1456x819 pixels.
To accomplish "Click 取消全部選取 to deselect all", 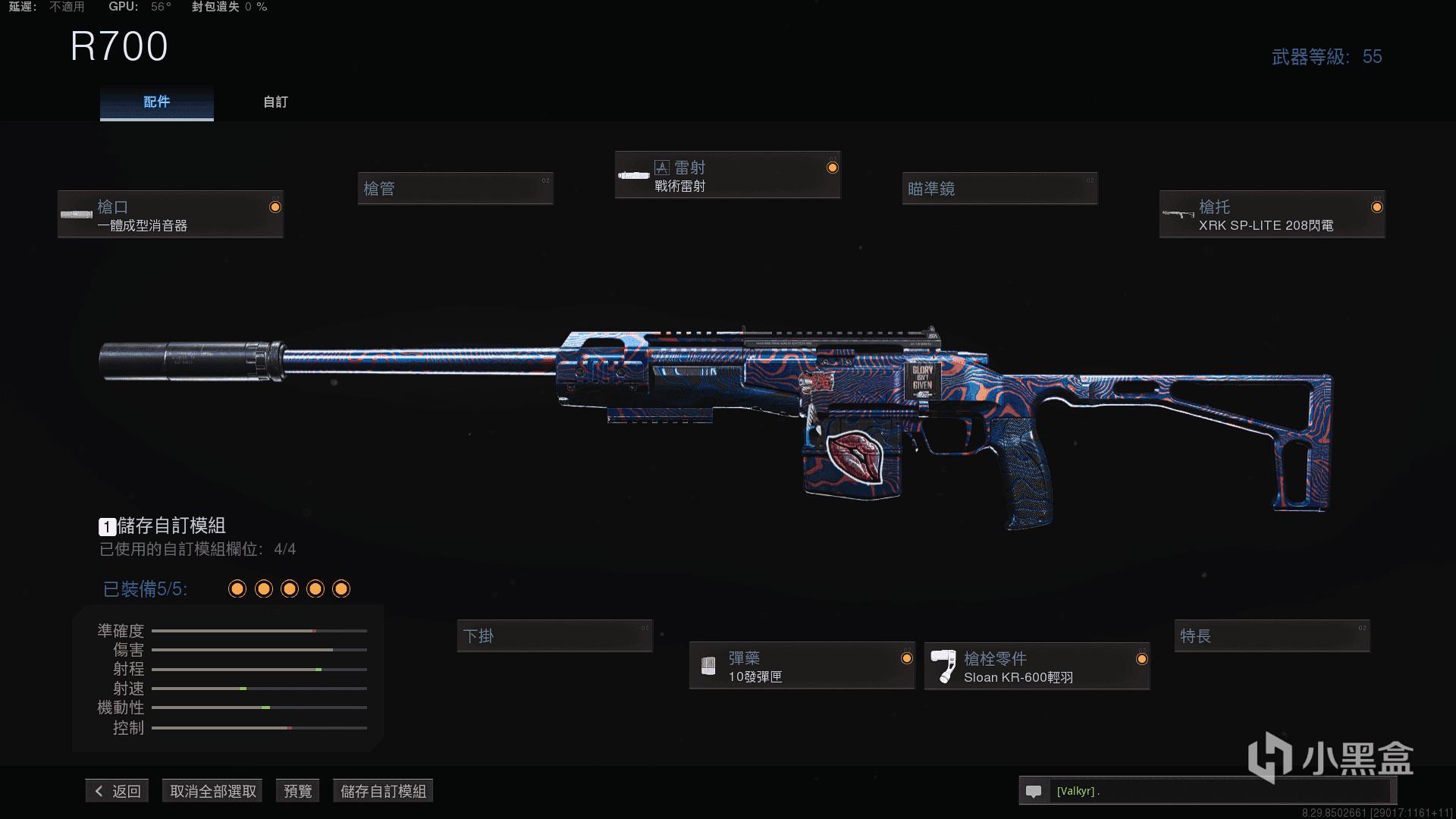I will point(212,791).
